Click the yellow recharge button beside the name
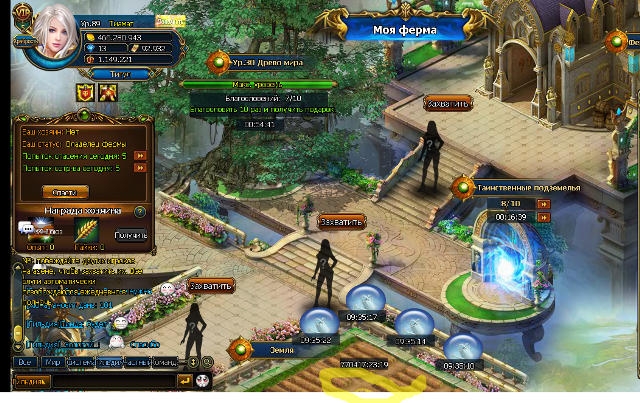This screenshot has height=403, width=640. 170,20
